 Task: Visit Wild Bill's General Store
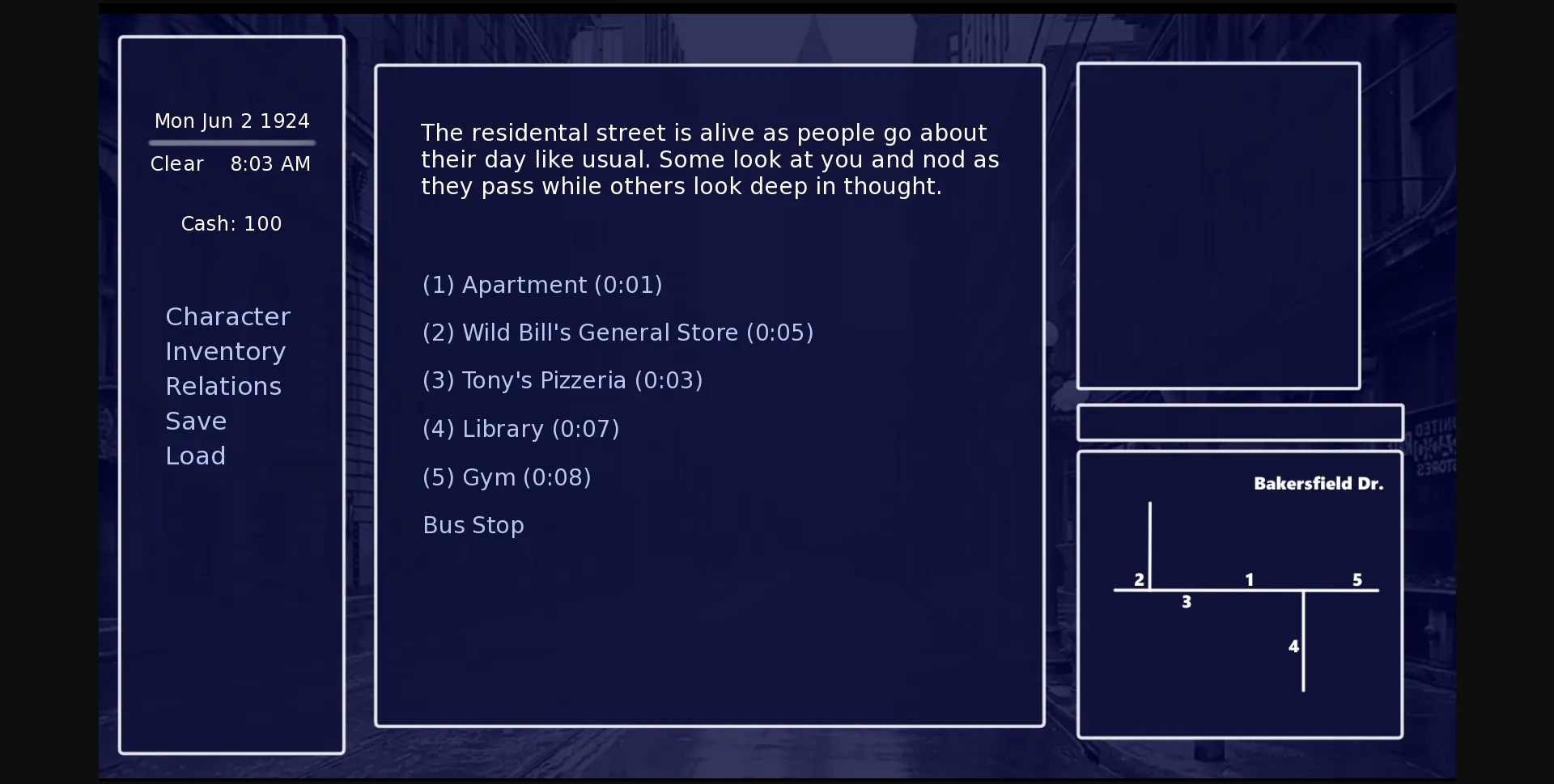(618, 333)
